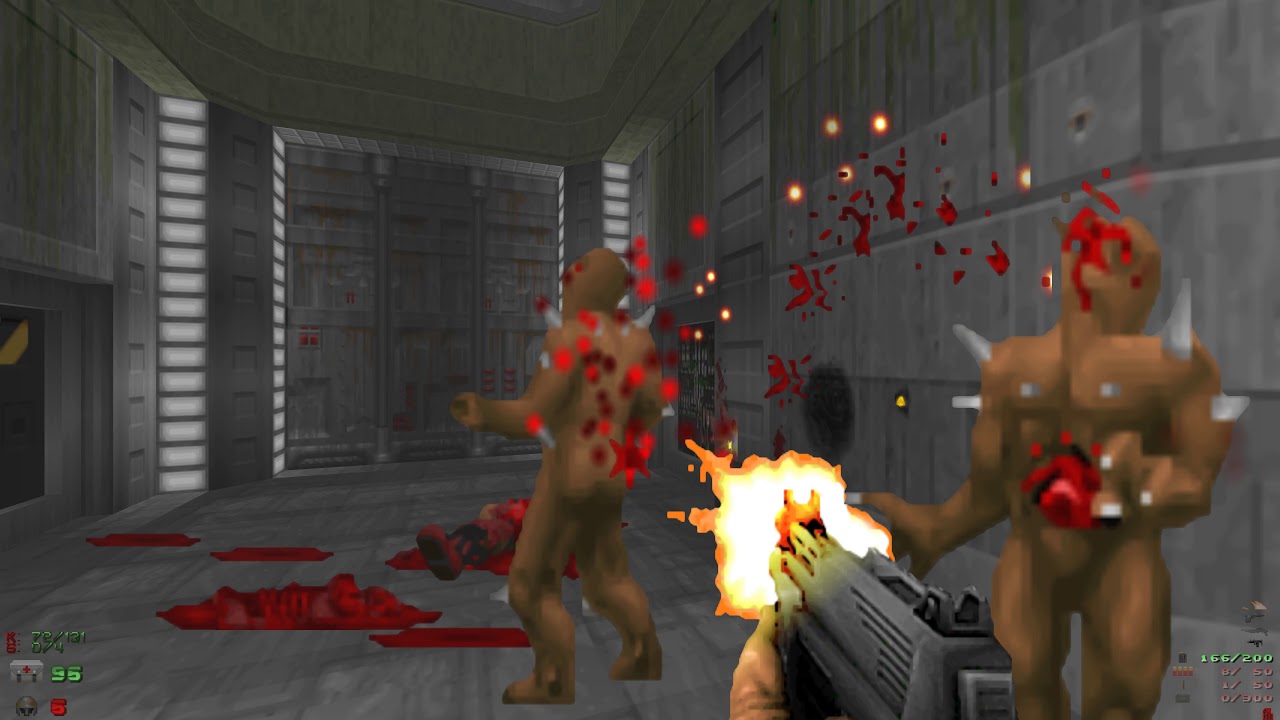Click the rocket ammo icon in the HUD
1280x720 pixels.
[1183, 683]
